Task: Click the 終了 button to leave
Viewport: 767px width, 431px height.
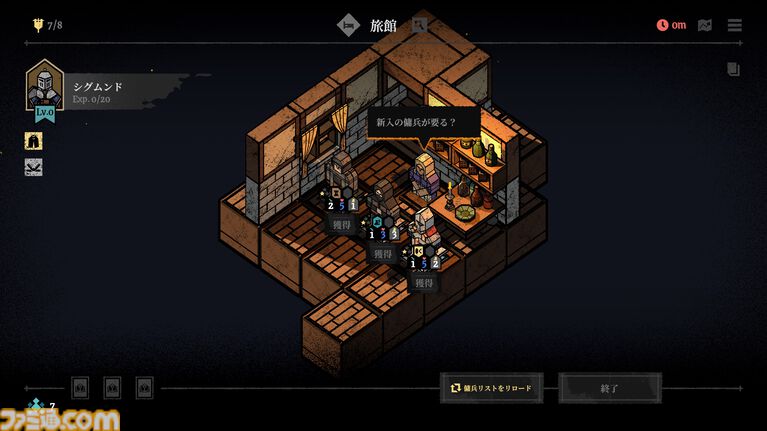Action: click(610, 387)
